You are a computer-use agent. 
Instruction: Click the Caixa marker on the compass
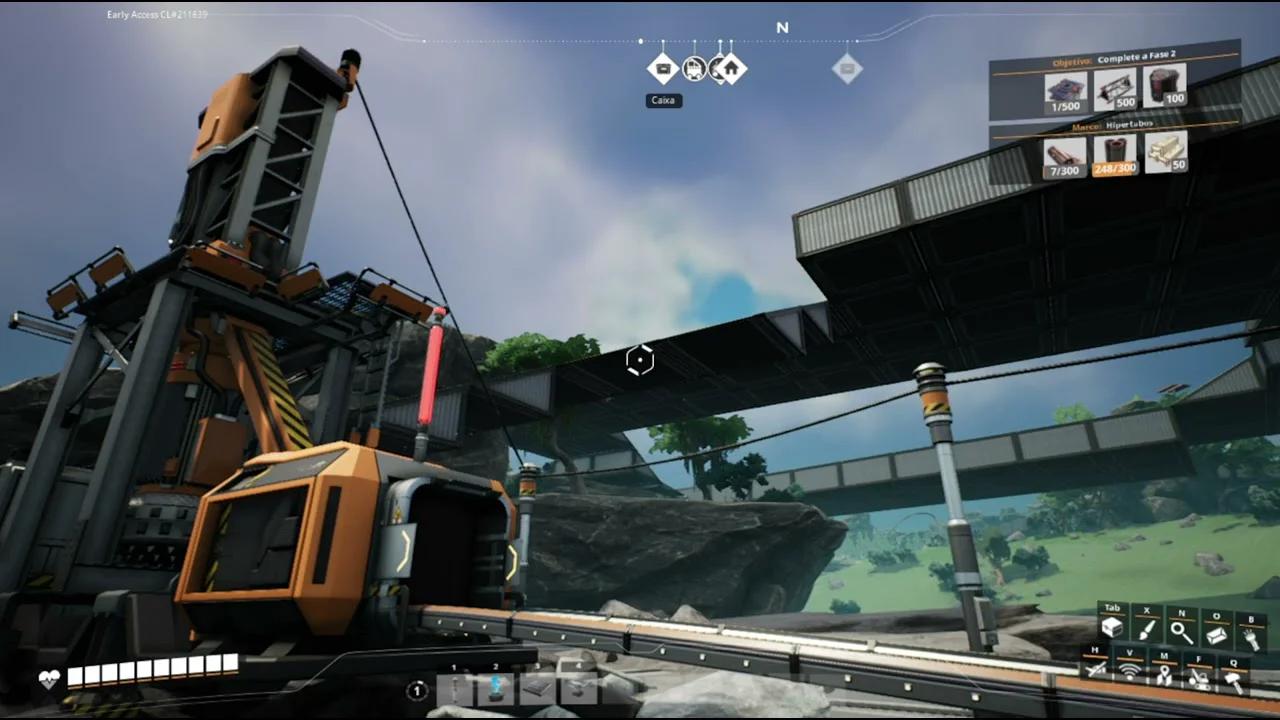click(x=663, y=68)
